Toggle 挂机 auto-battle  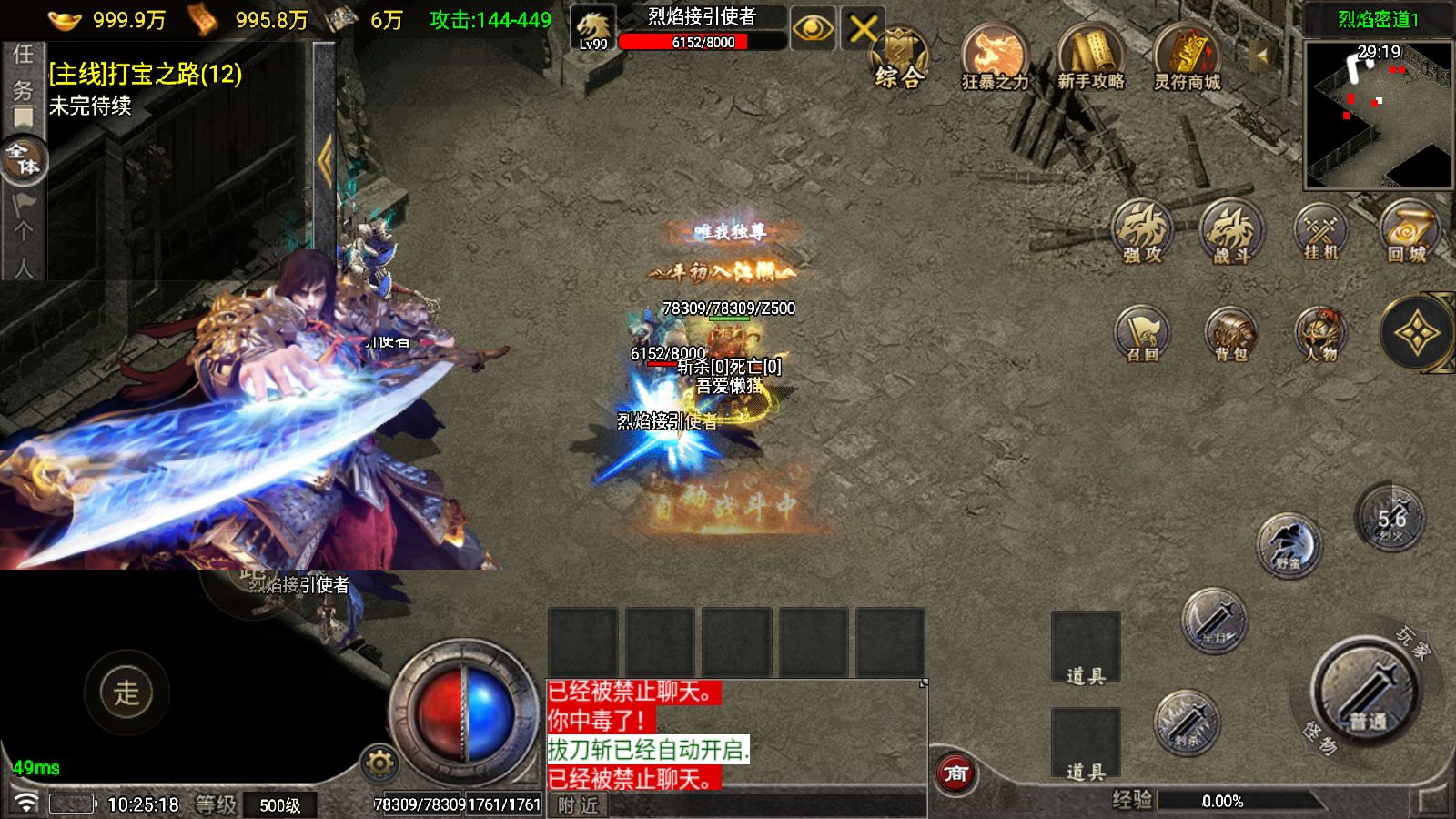pos(1320,232)
